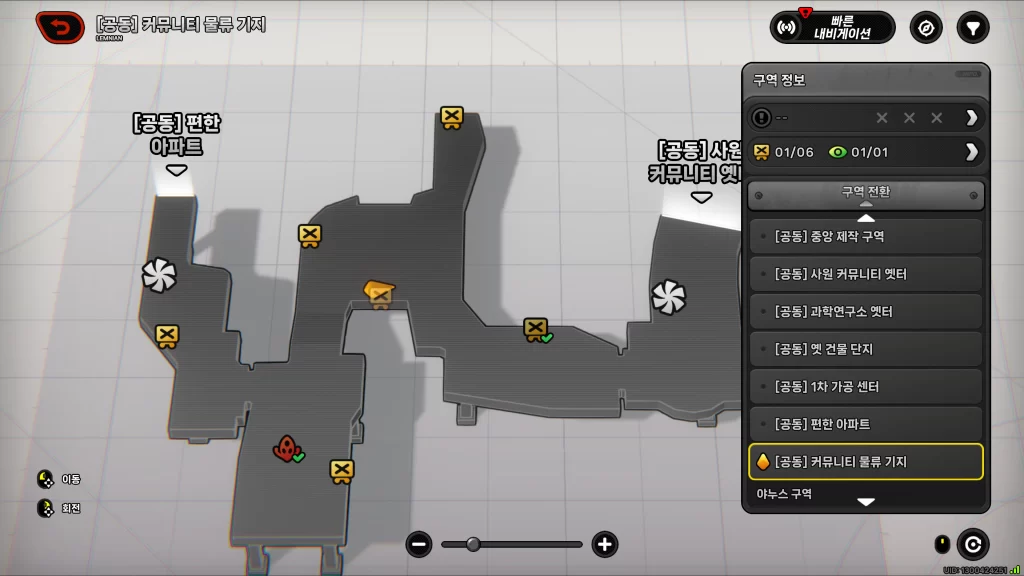The height and width of the screenshot is (576, 1024).
Task: Zoom out with the minus button
Action: 419,544
